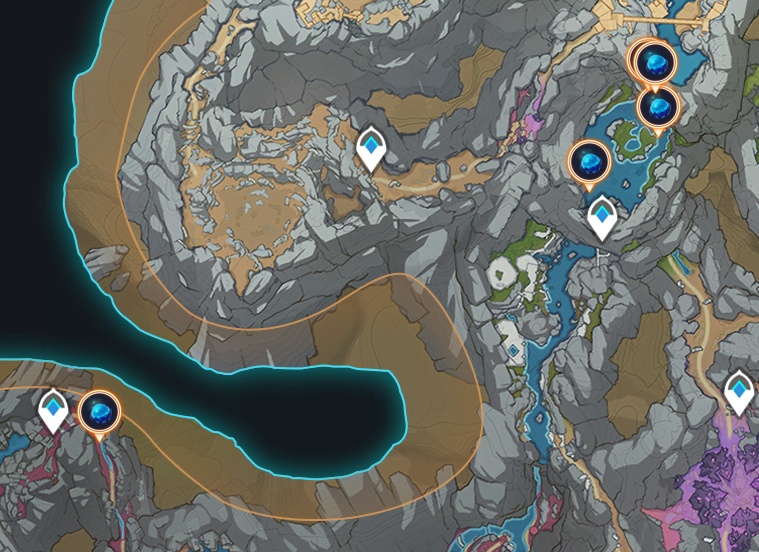Select the blue orb marker over the green islet
Viewport: 759px width, 552px height.
click(658, 106)
